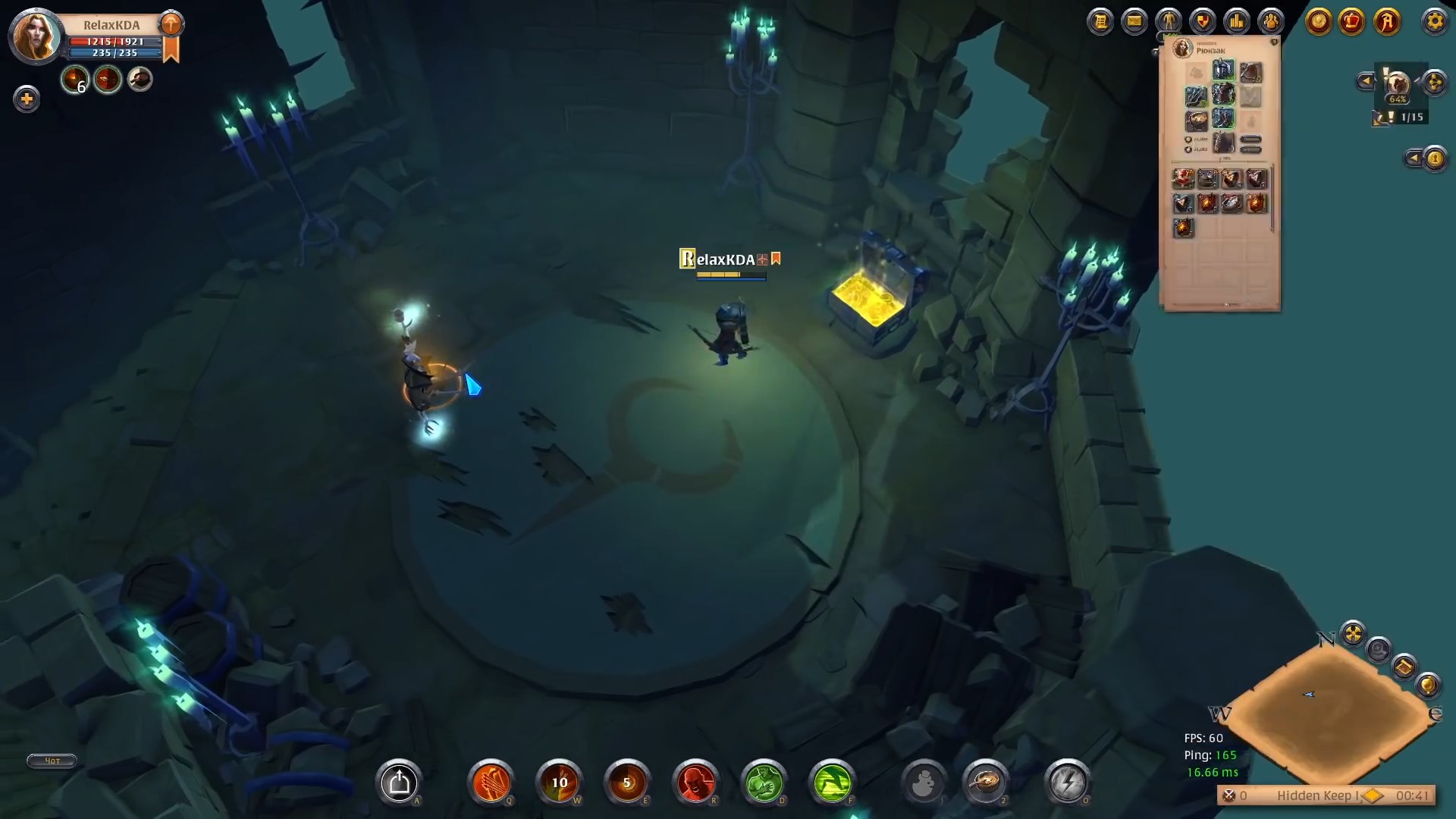Image resolution: width=1456 pixels, height=819 pixels.
Task: Click the four-arrow control beside the mount widget
Action: pyautogui.click(x=1433, y=82)
